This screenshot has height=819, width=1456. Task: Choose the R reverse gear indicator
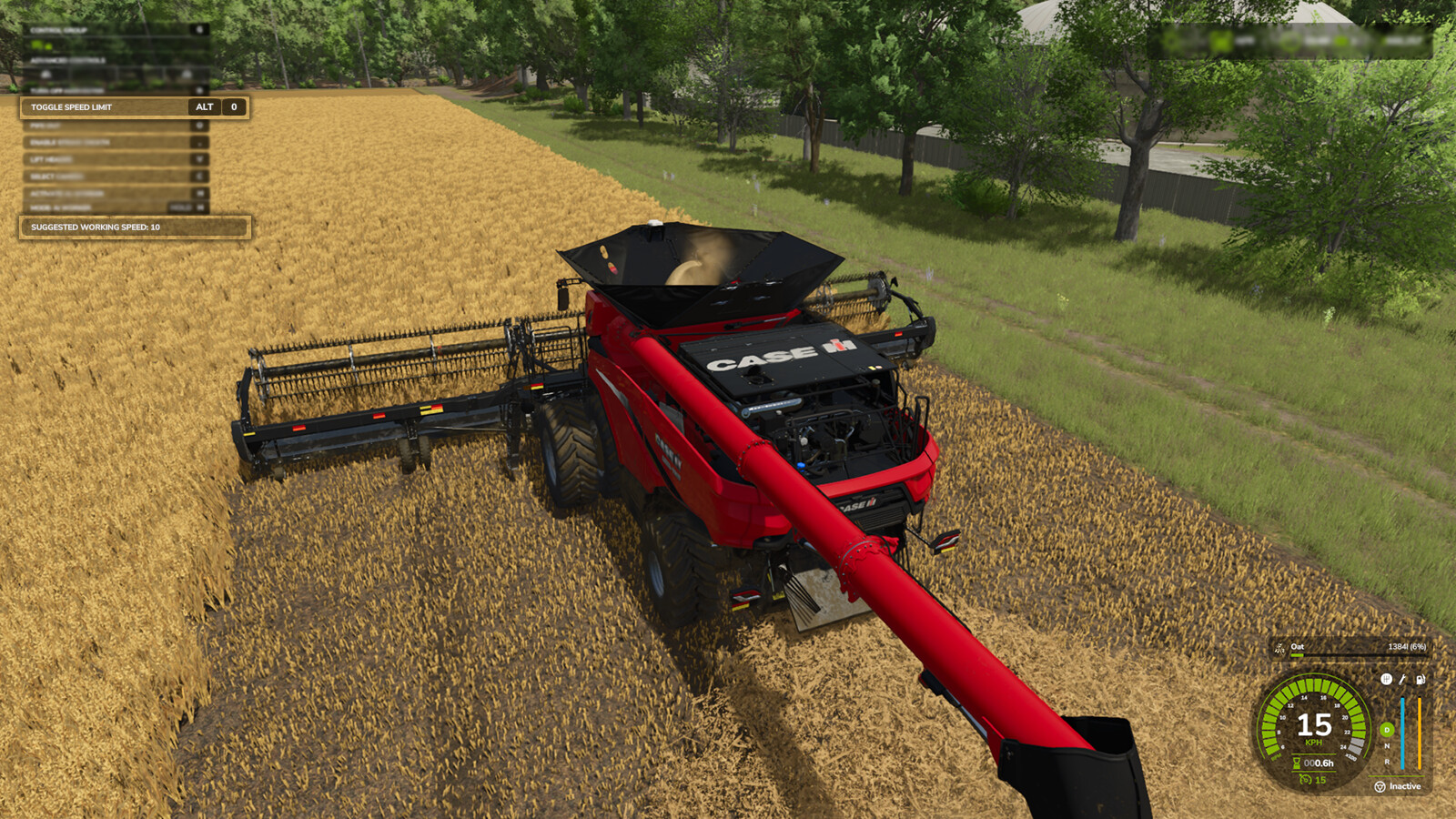(x=1387, y=762)
